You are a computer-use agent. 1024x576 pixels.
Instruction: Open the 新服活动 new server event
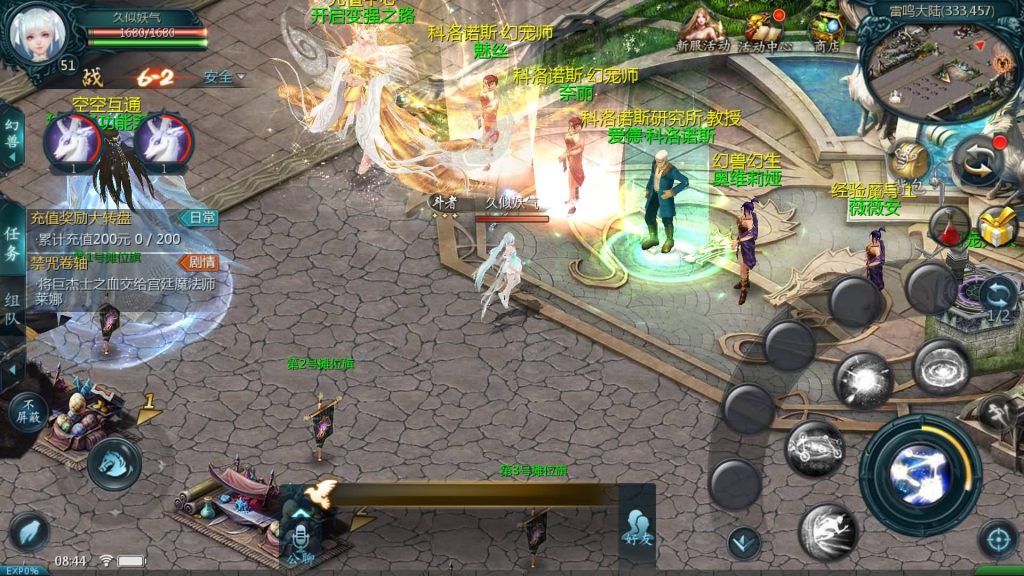click(702, 30)
